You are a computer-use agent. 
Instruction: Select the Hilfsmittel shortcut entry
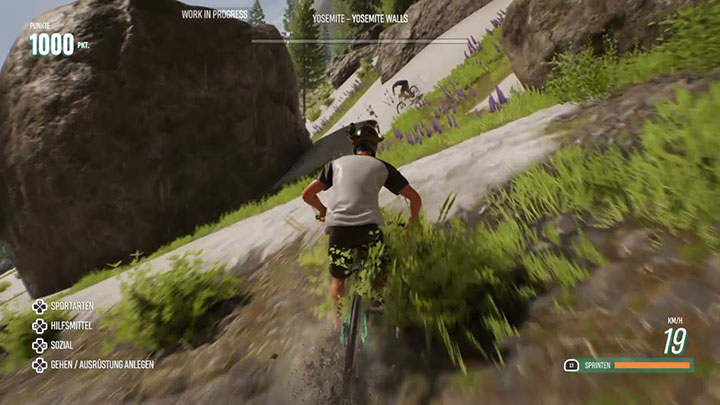coord(71,326)
